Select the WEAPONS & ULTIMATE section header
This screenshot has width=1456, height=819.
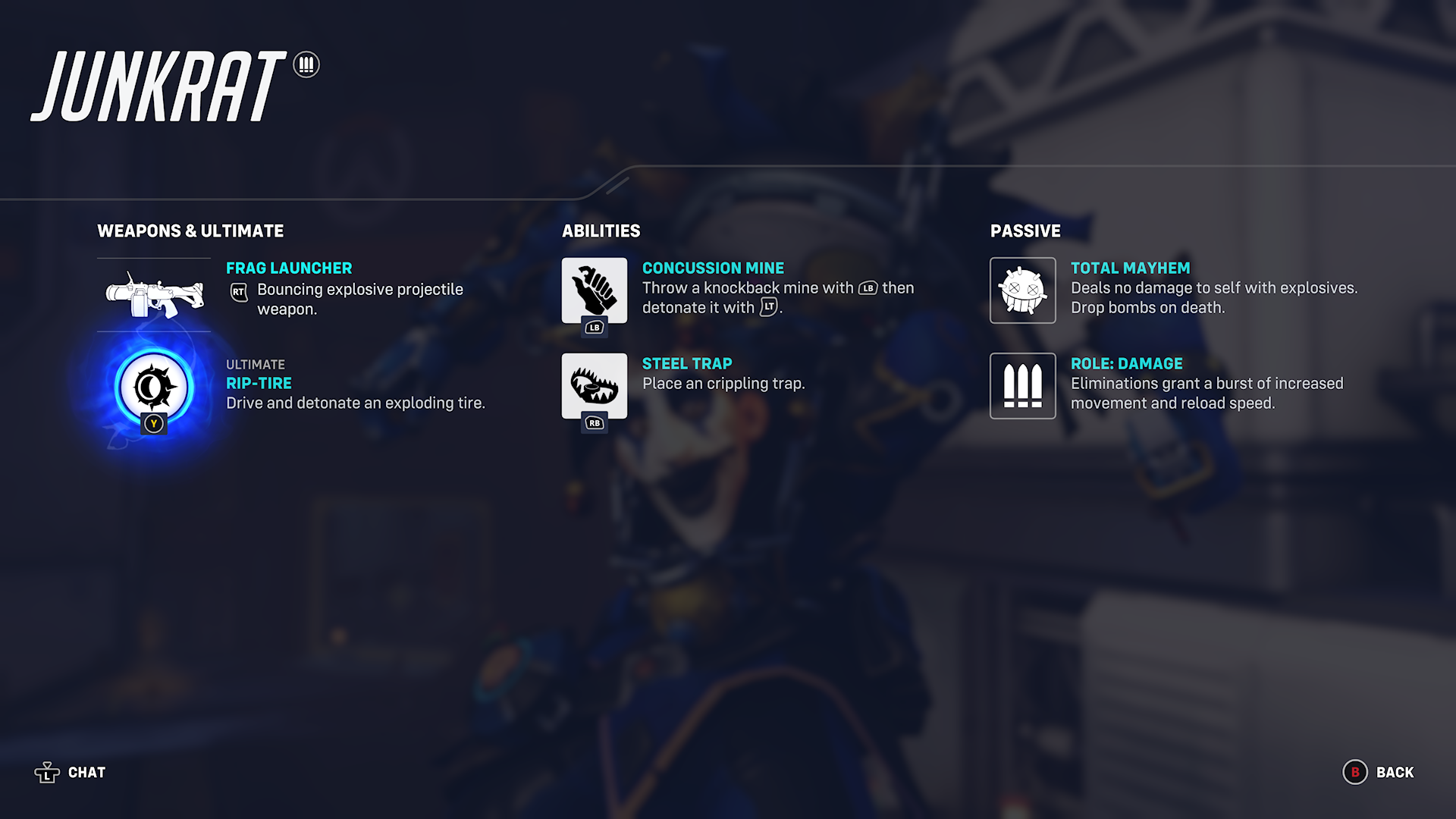pos(190,231)
